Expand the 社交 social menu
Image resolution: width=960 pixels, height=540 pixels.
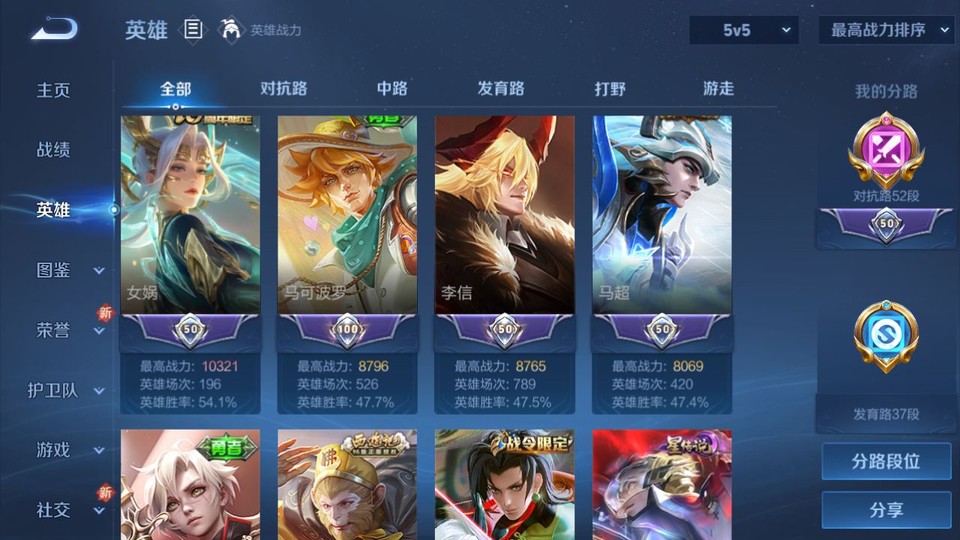coord(68,510)
